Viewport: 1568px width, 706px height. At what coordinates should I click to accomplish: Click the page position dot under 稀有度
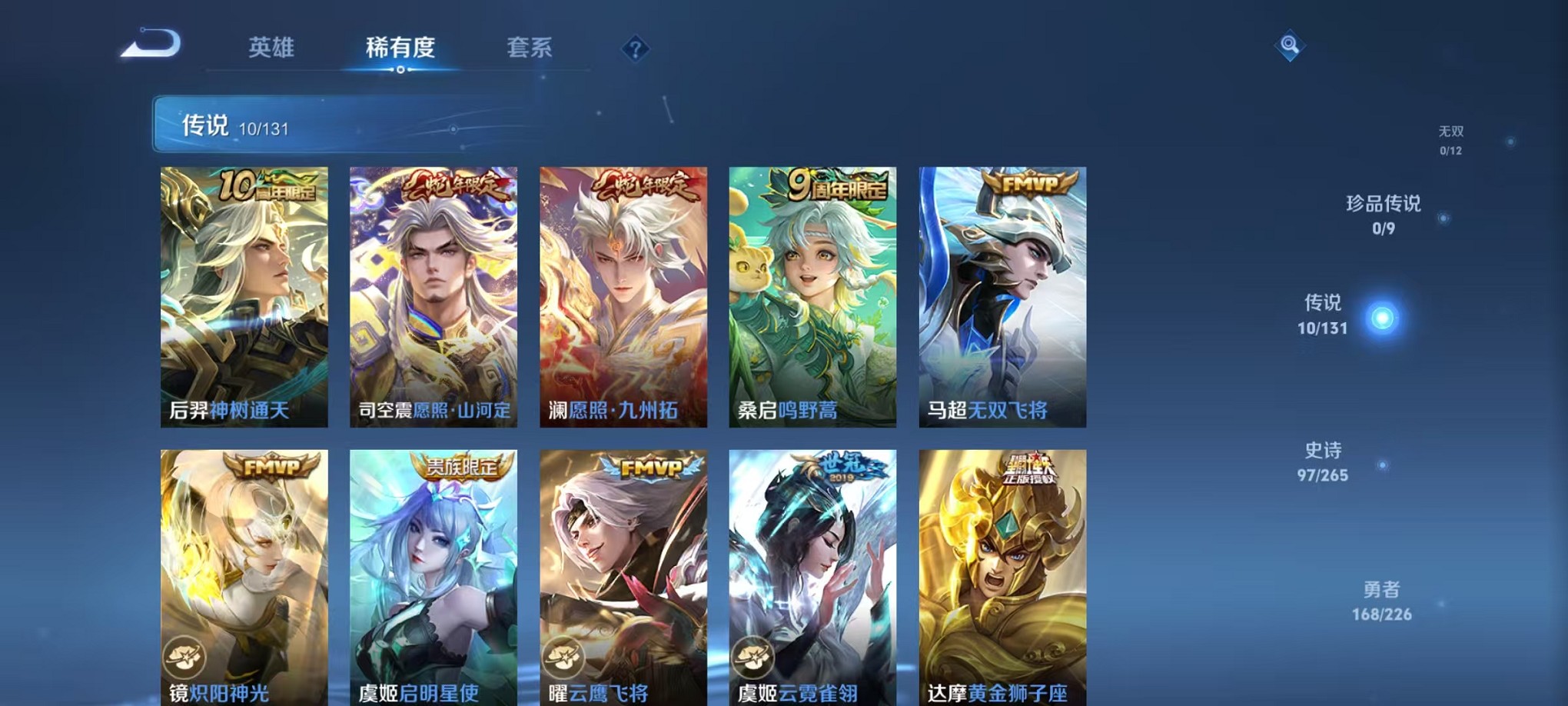pos(399,70)
